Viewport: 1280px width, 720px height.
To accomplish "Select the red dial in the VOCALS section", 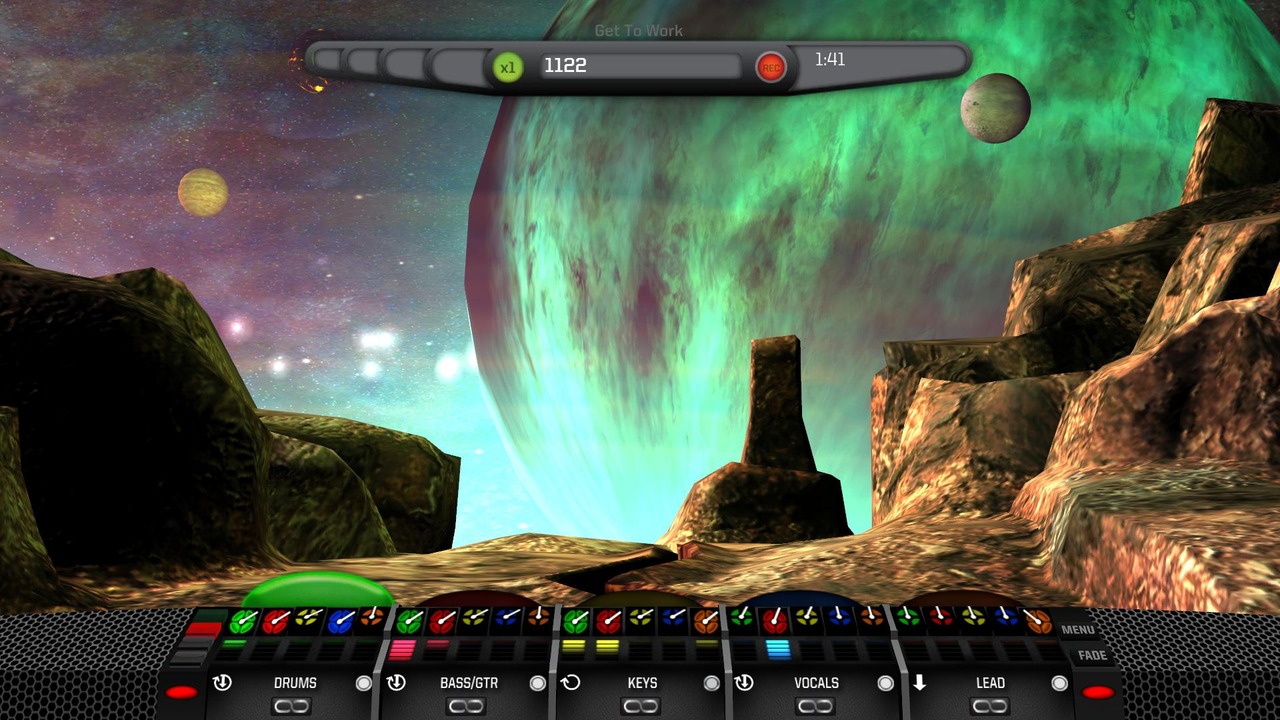I will [774, 622].
